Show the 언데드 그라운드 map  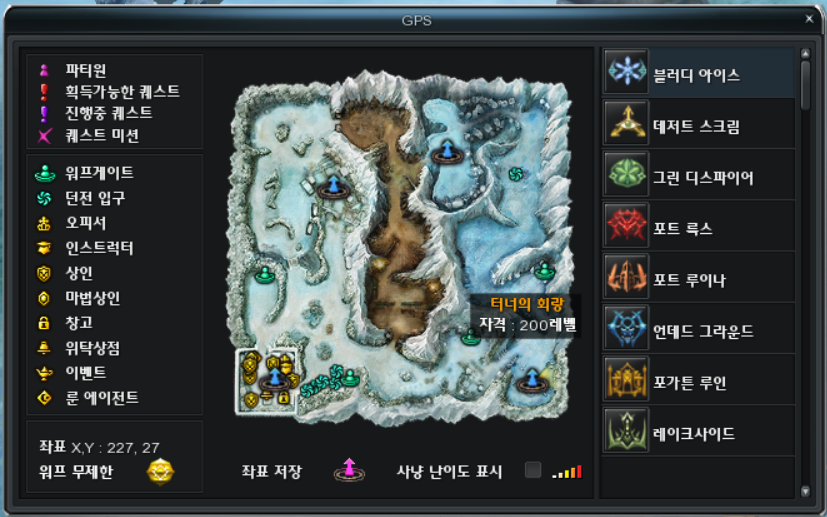pyautogui.click(x=699, y=331)
